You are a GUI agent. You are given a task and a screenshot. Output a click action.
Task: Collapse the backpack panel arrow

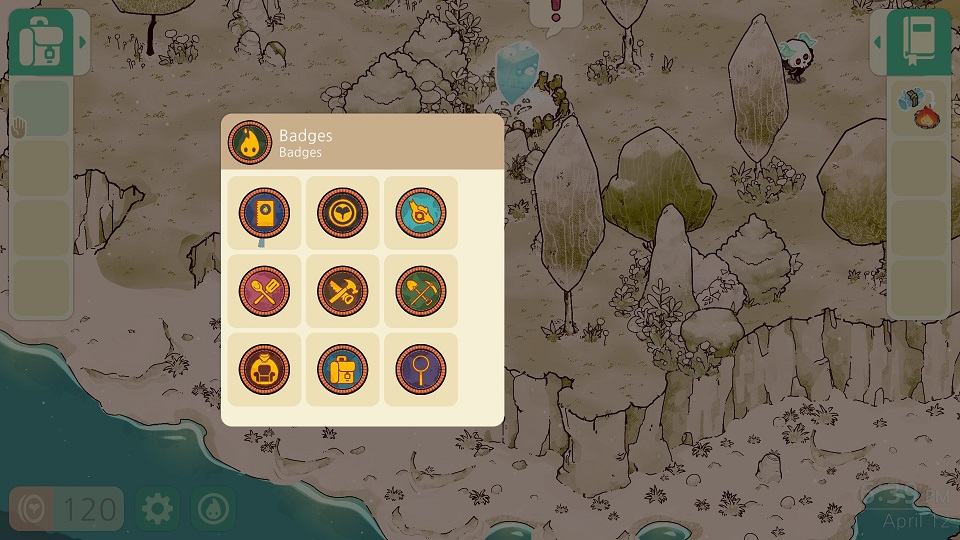(x=84, y=42)
